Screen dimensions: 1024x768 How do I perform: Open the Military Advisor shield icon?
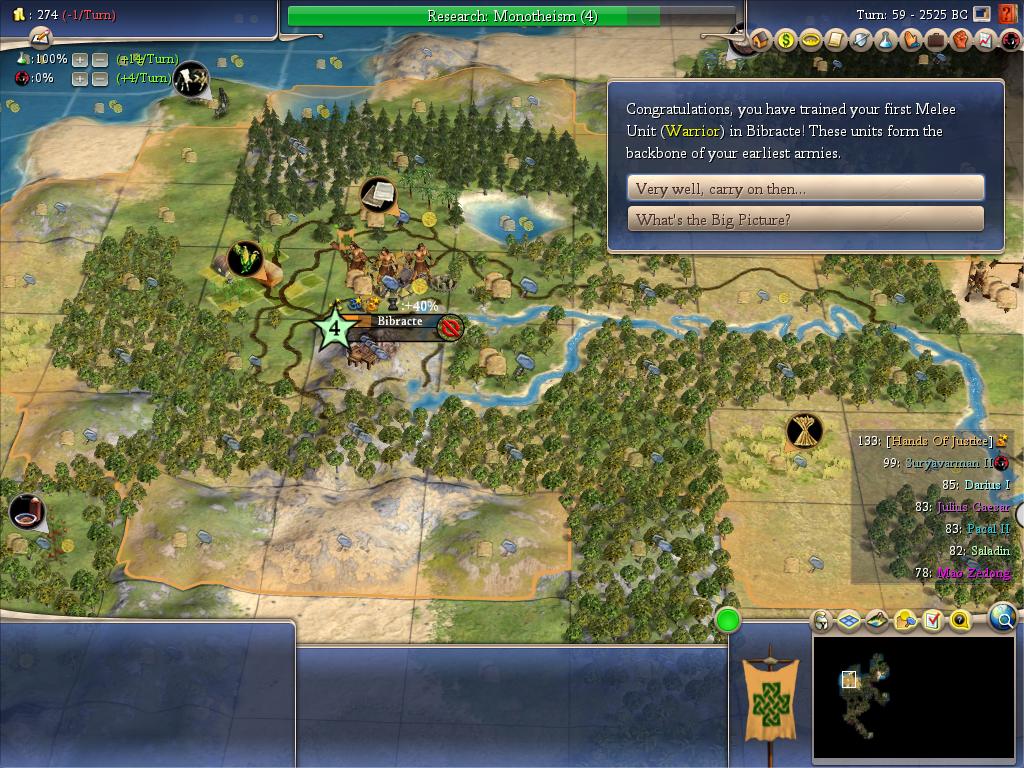tap(861, 40)
